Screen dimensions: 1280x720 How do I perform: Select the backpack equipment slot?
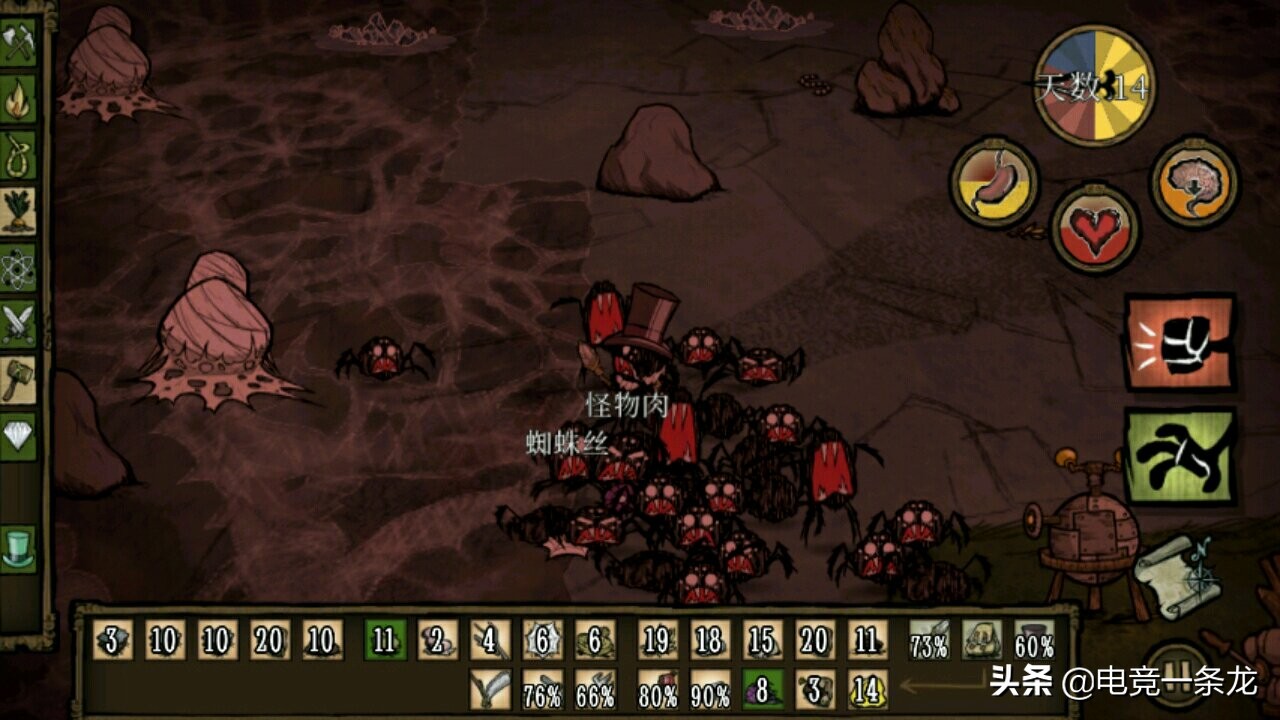pos(982,640)
